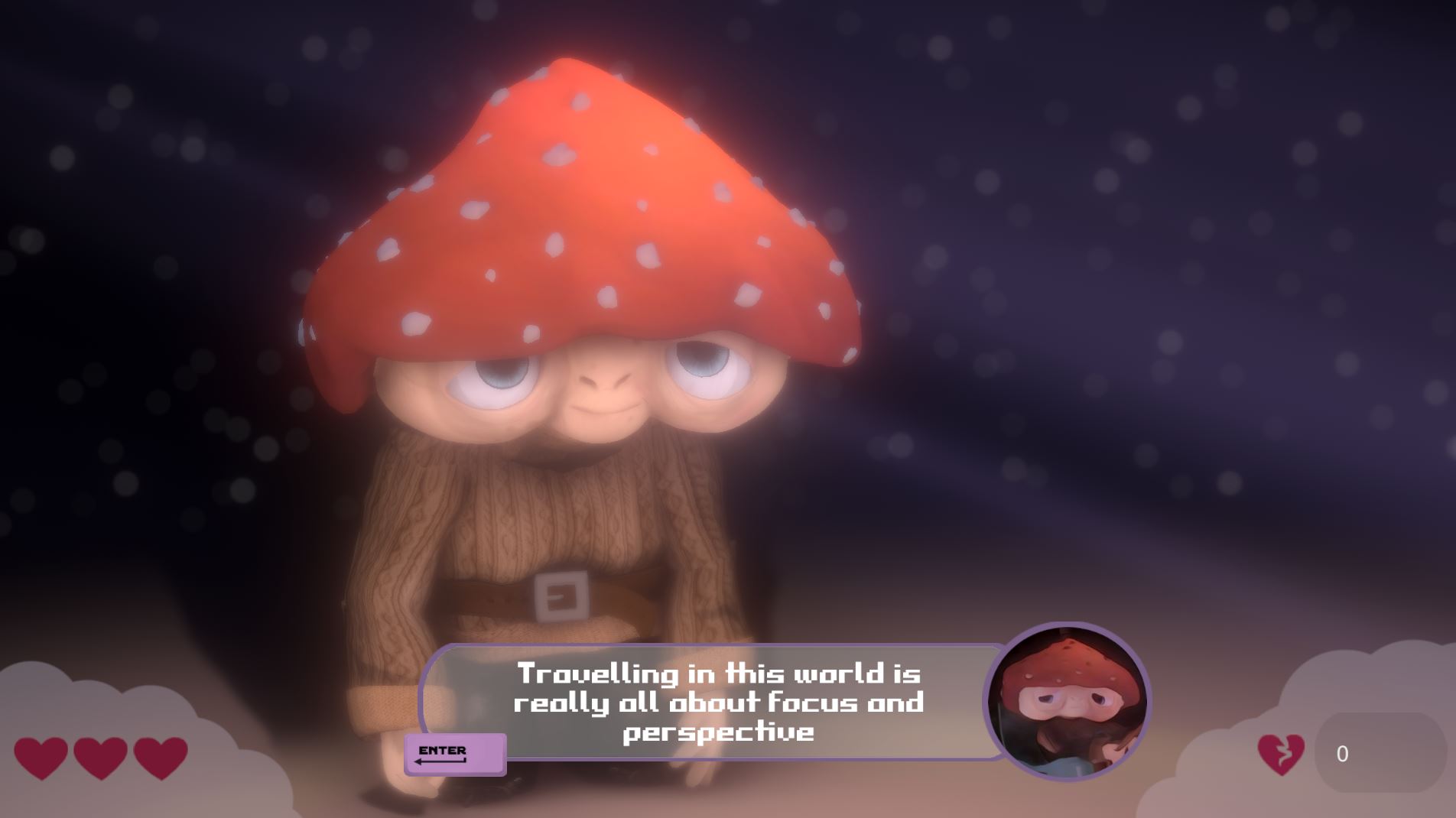Click the mushroom character's circular dialogue portrait
The height and width of the screenshot is (818, 1456).
click(x=1067, y=702)
